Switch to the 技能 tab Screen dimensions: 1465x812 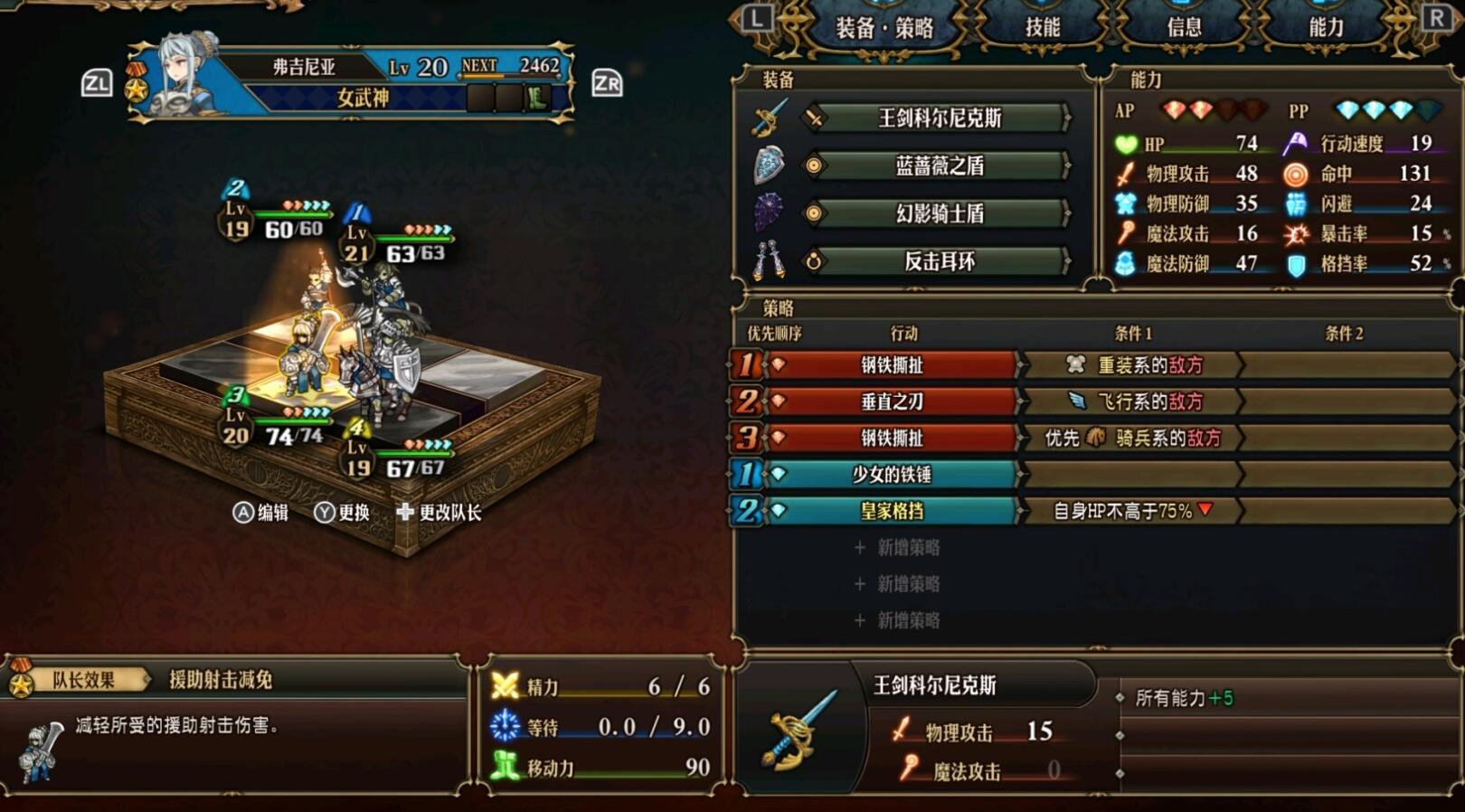pos(1042,27)
